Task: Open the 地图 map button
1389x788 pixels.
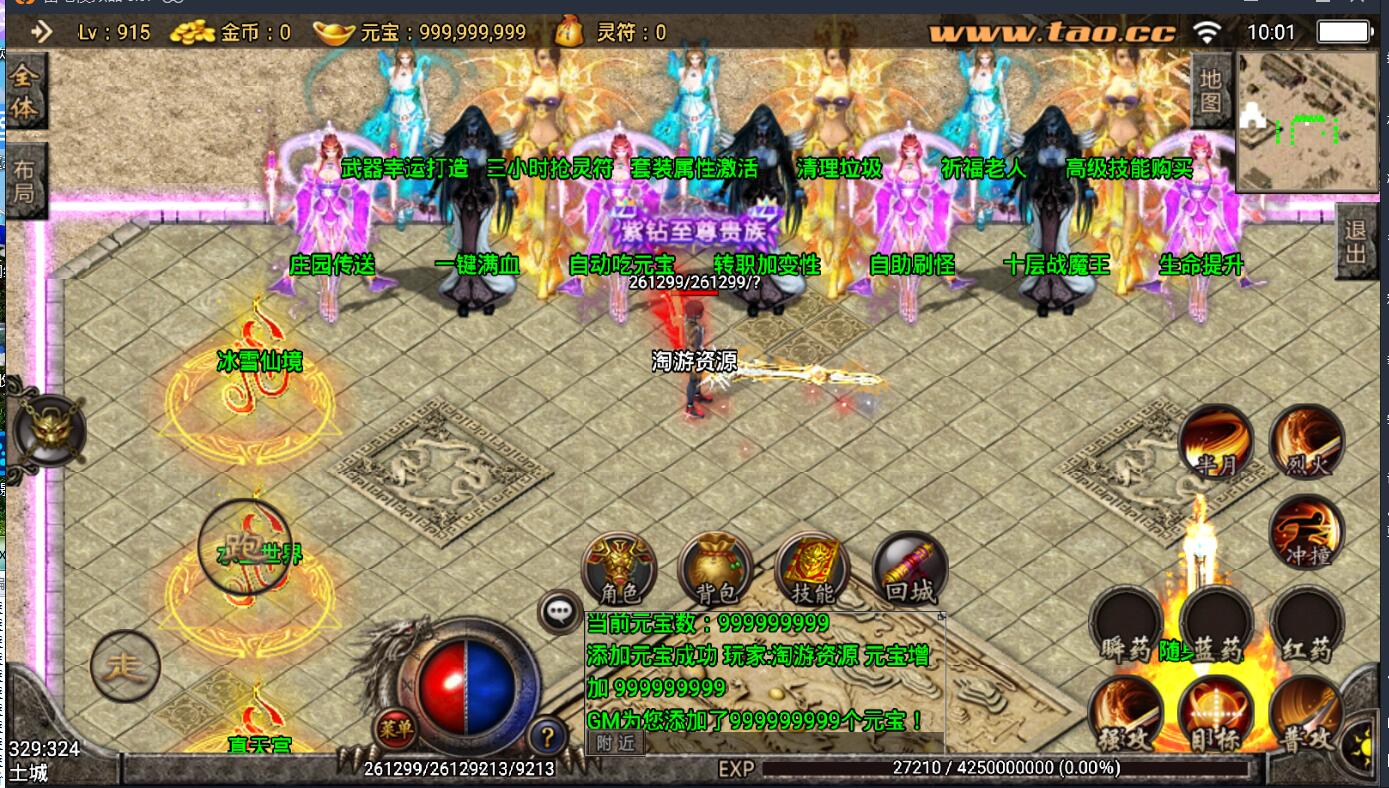Action: click(x=1211, y=90)
